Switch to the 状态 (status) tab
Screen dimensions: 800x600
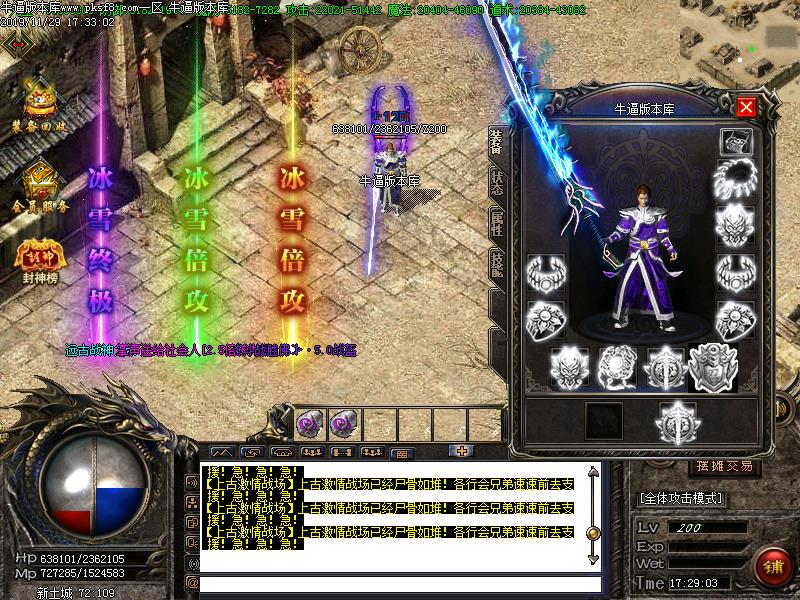click(x=496, y=182)
